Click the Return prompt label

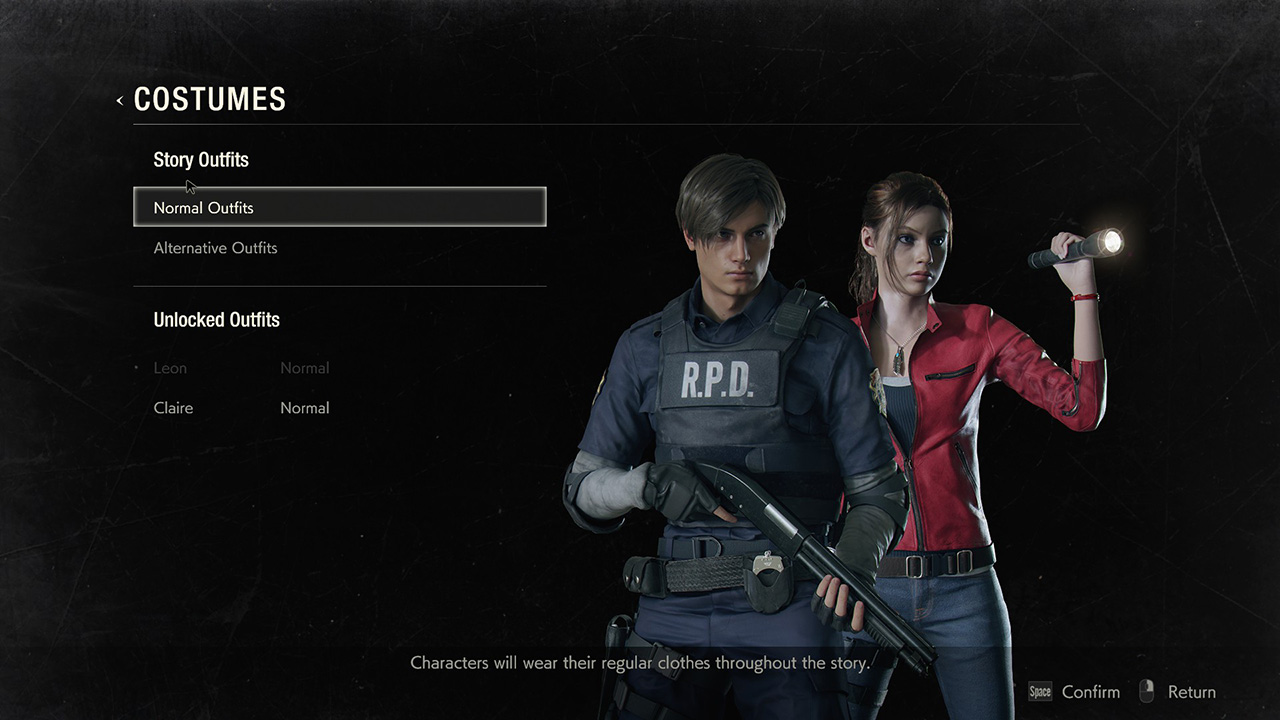(x=1191, y=692)
